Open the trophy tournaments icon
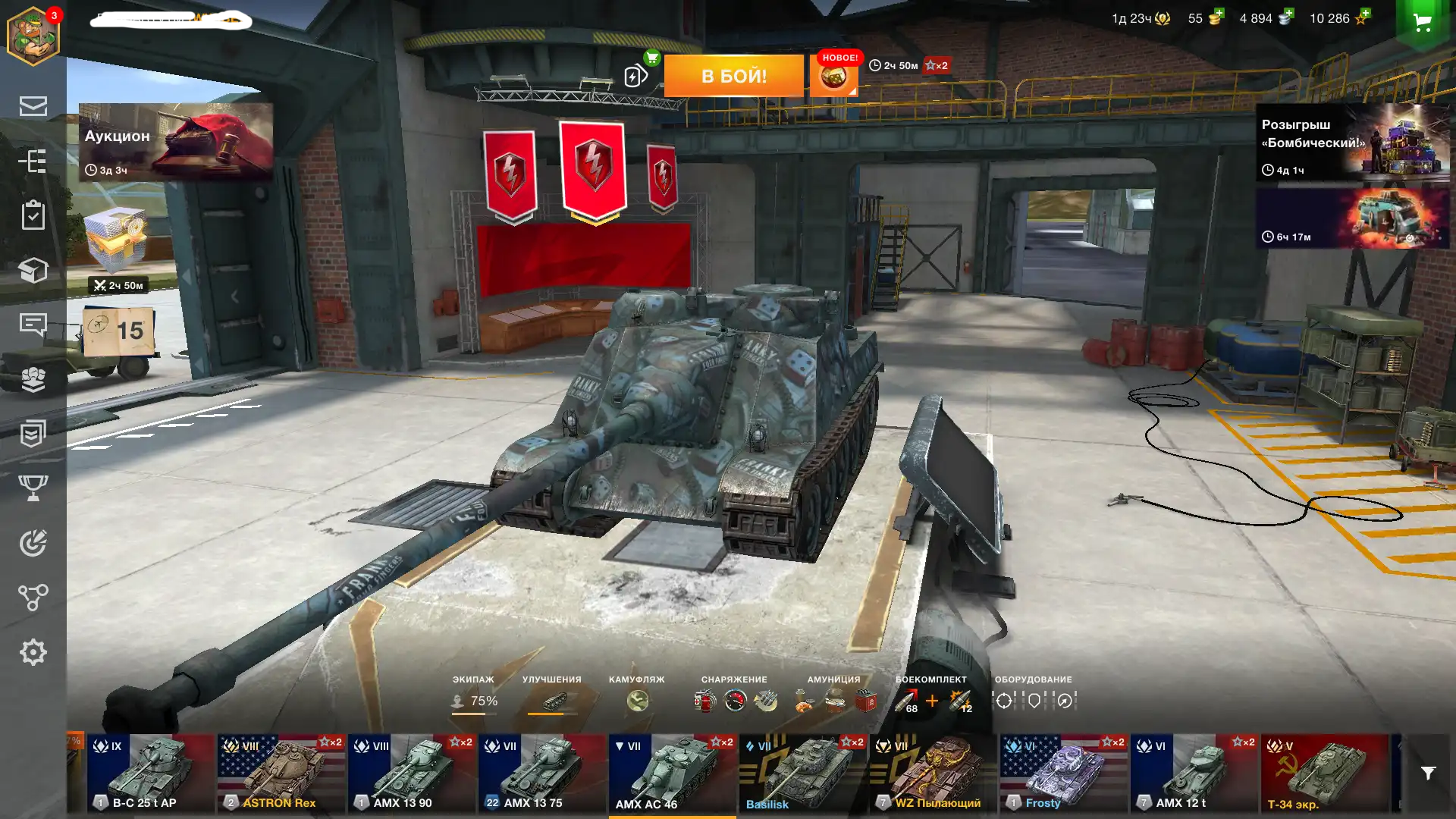 click(x=33, y=488)
